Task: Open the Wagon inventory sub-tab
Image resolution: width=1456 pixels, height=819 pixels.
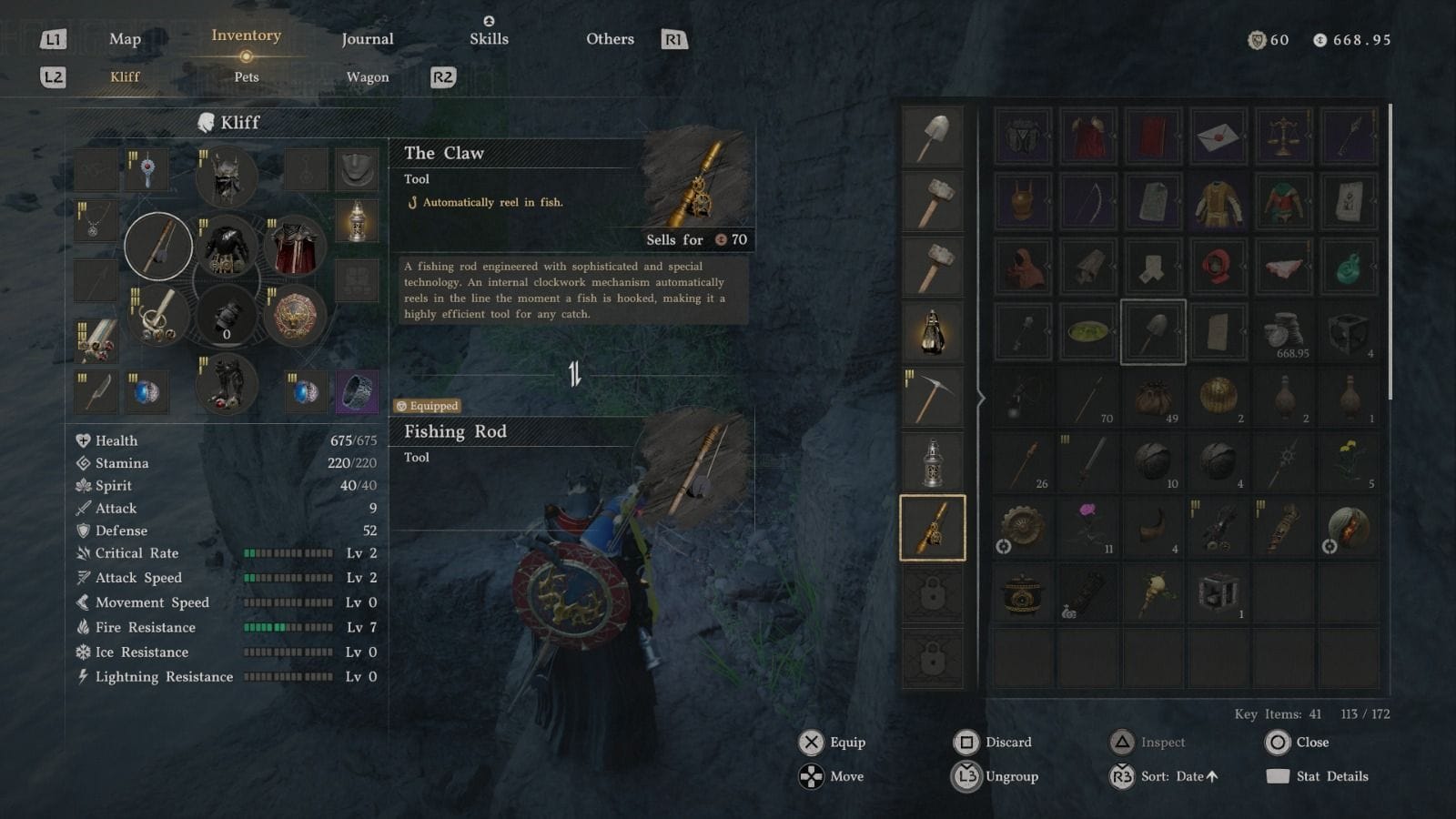Action: [367, 77]
